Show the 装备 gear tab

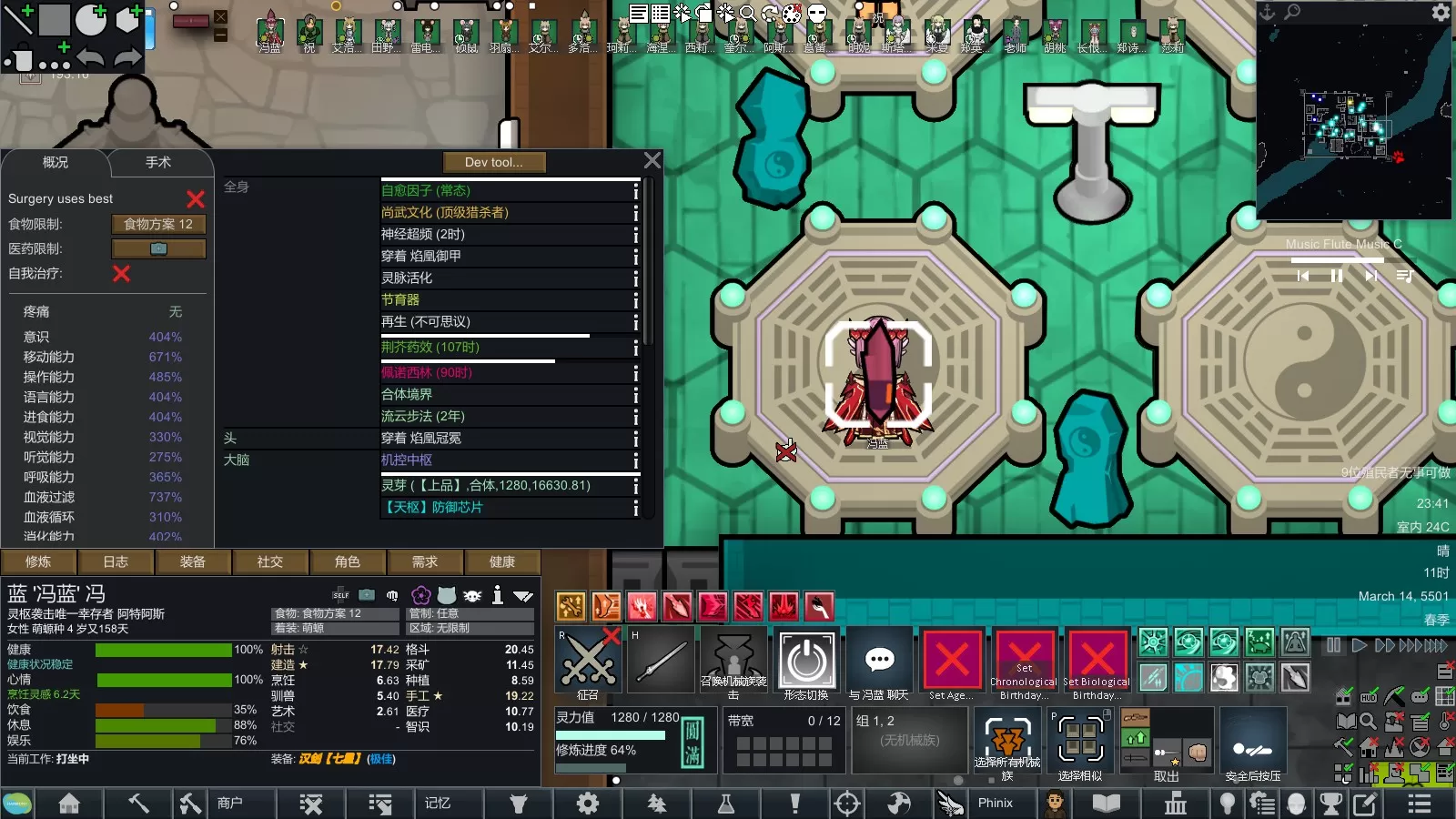(193, 561)
